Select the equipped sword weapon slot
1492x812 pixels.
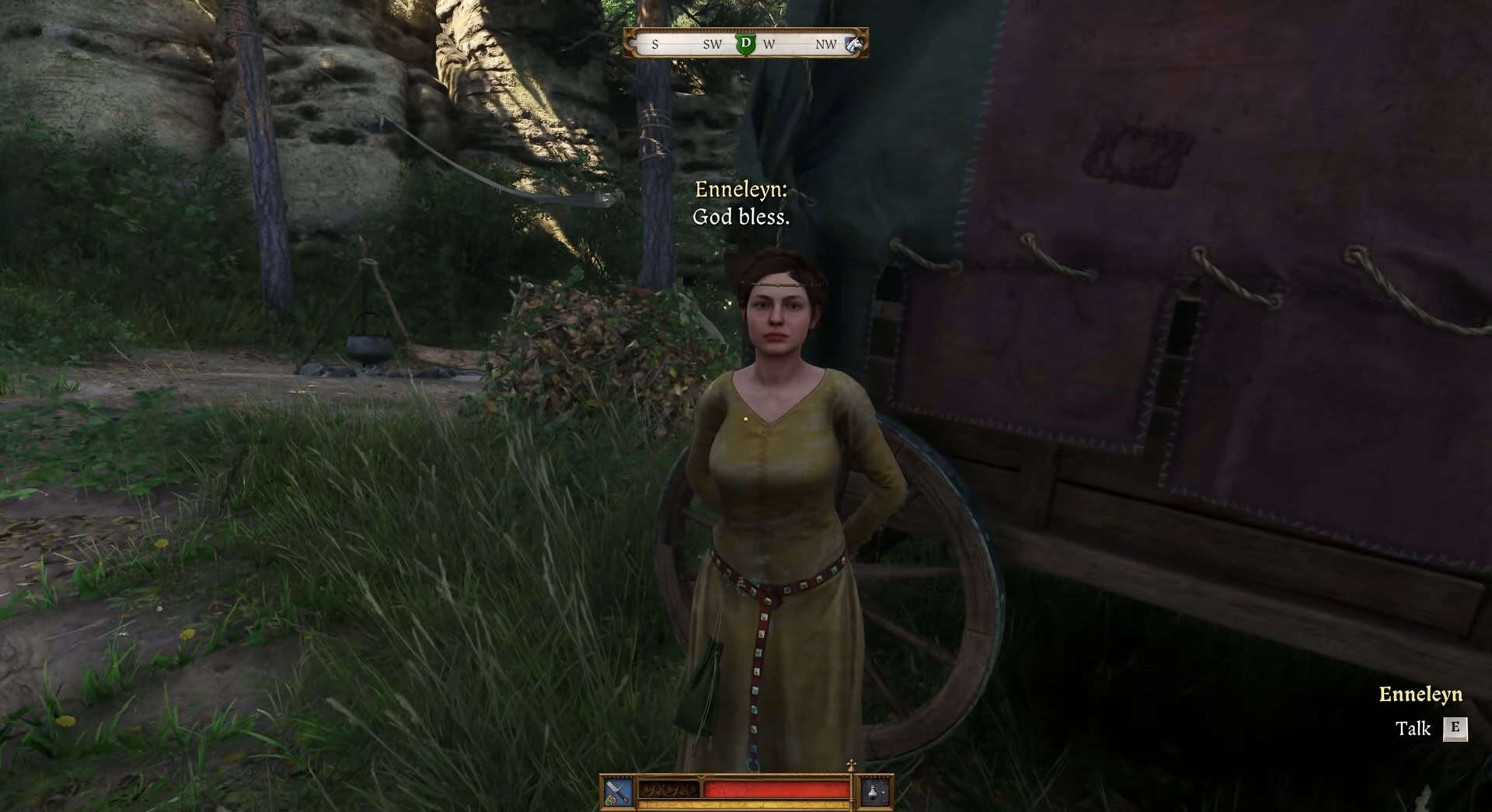(619, 792)
